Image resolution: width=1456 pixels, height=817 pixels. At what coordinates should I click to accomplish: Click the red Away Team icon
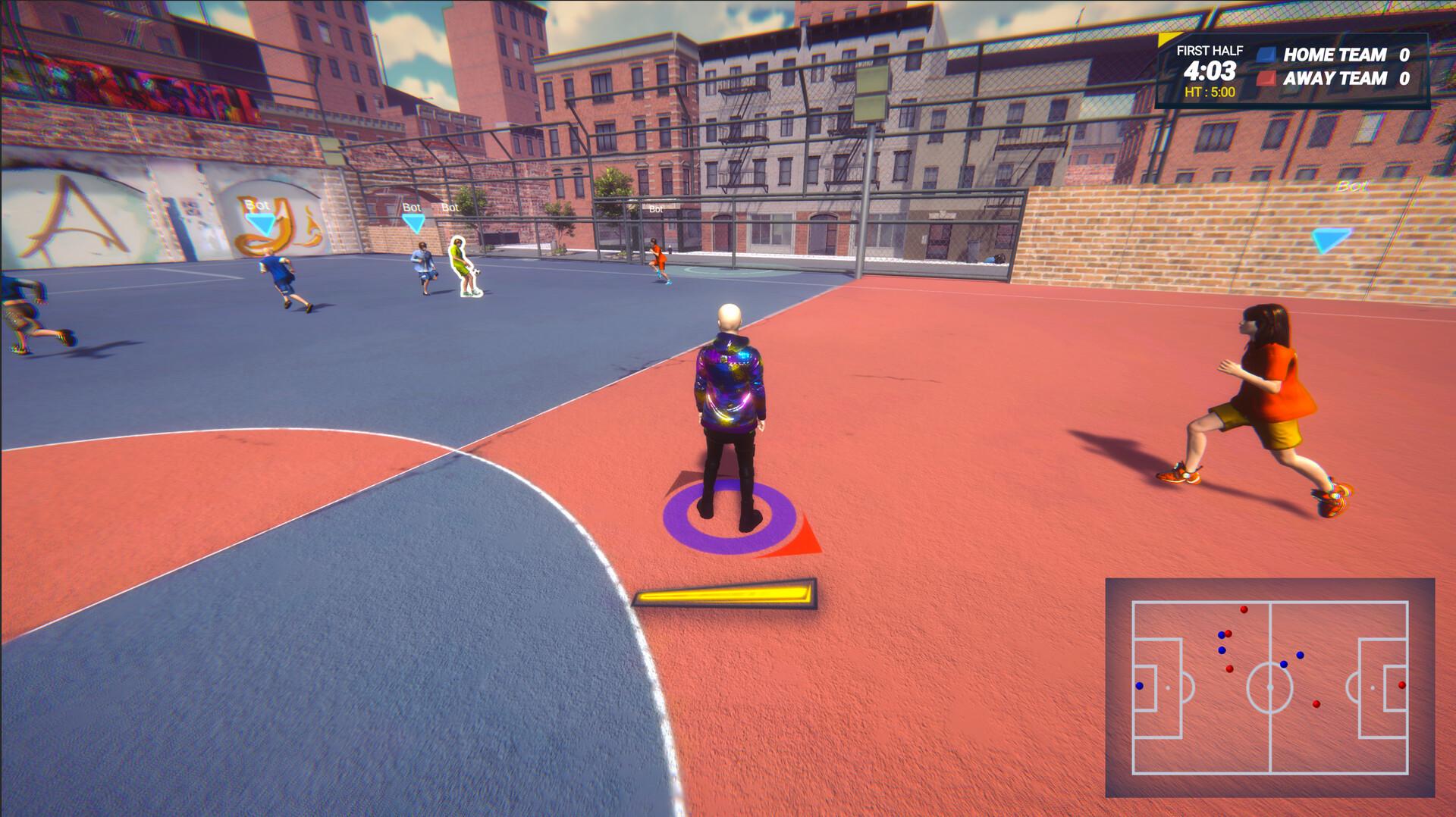tap(1266, 79)
